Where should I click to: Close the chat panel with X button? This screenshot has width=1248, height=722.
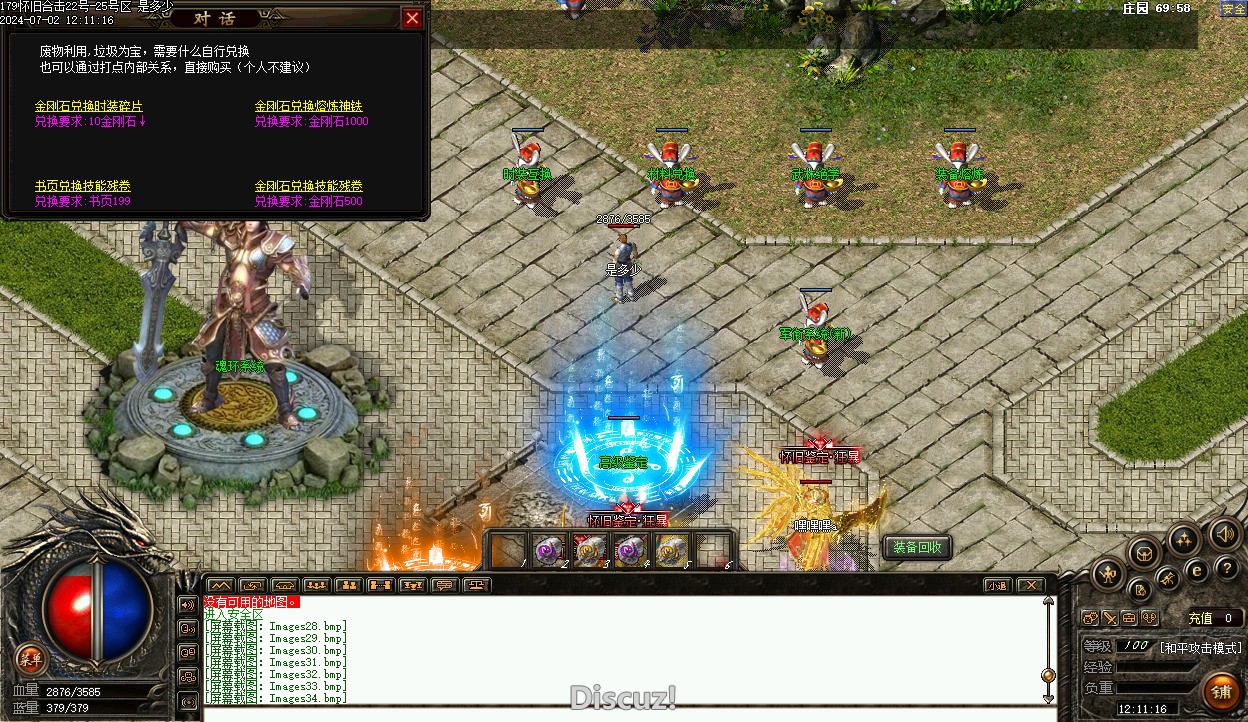(x=1030, y=585)
